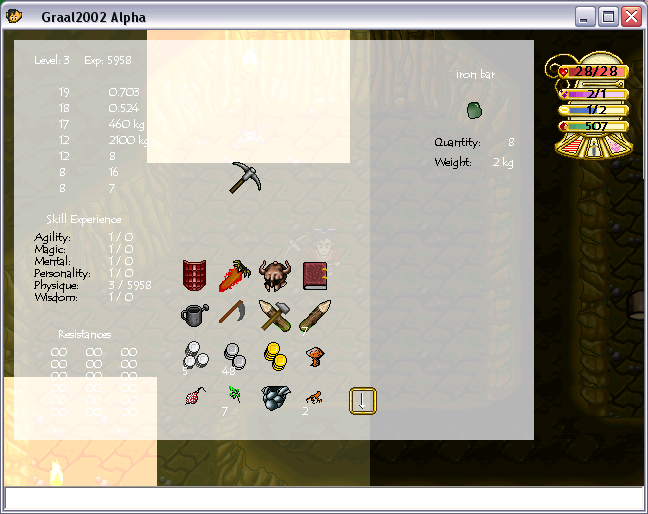648x514 pixels.
Task: Close the Graal2002 Alpha window
Action: click(630, 16)
